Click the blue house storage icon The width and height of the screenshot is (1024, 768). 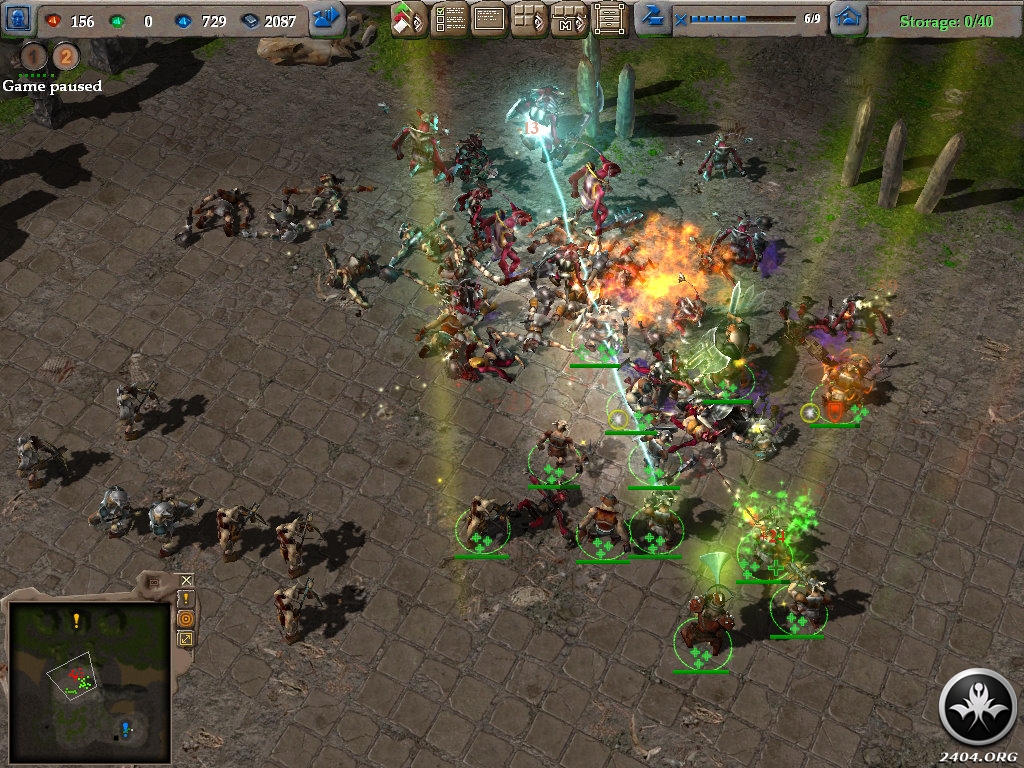pos(848,19)
